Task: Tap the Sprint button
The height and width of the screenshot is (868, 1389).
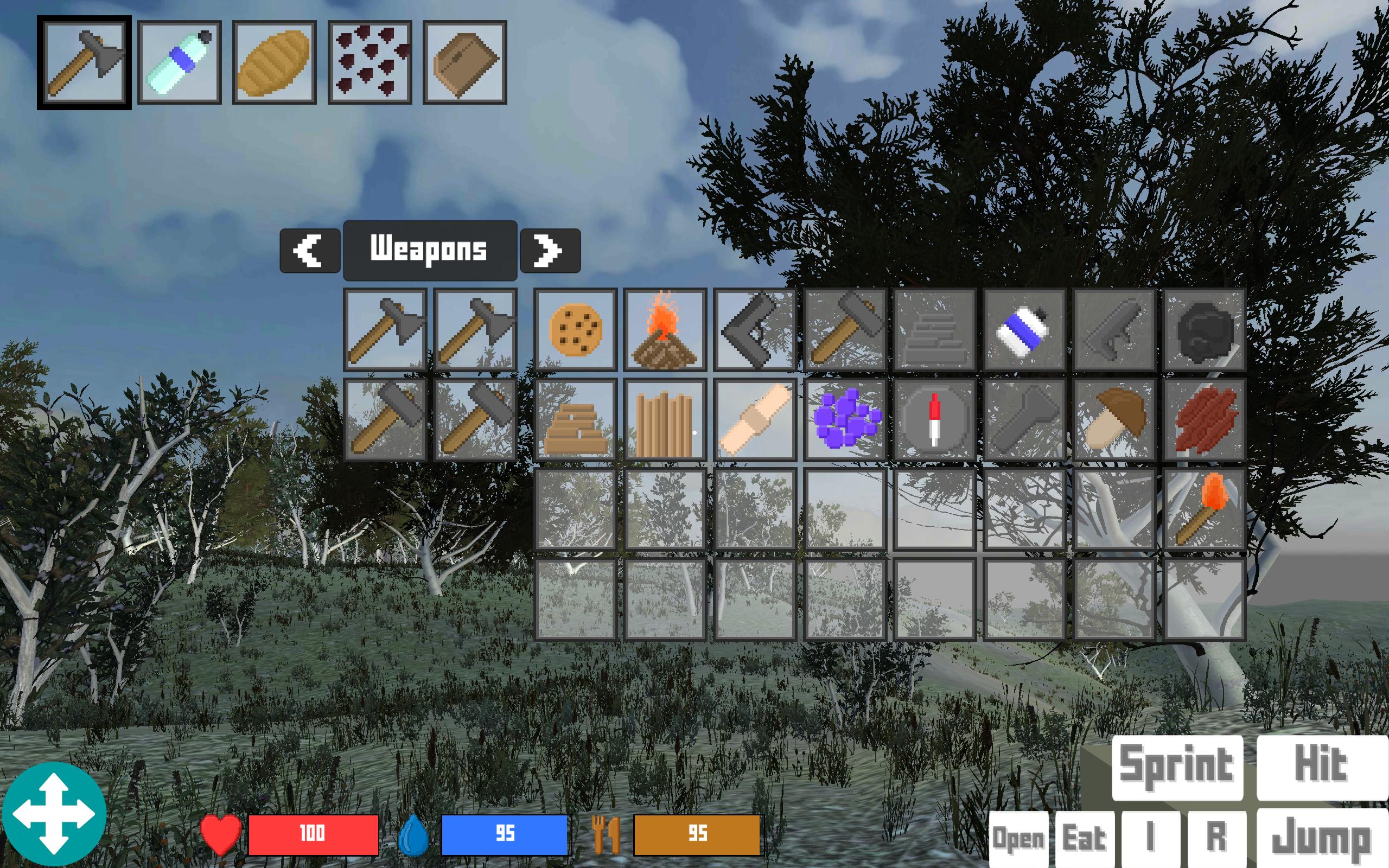Action: 1177,767
